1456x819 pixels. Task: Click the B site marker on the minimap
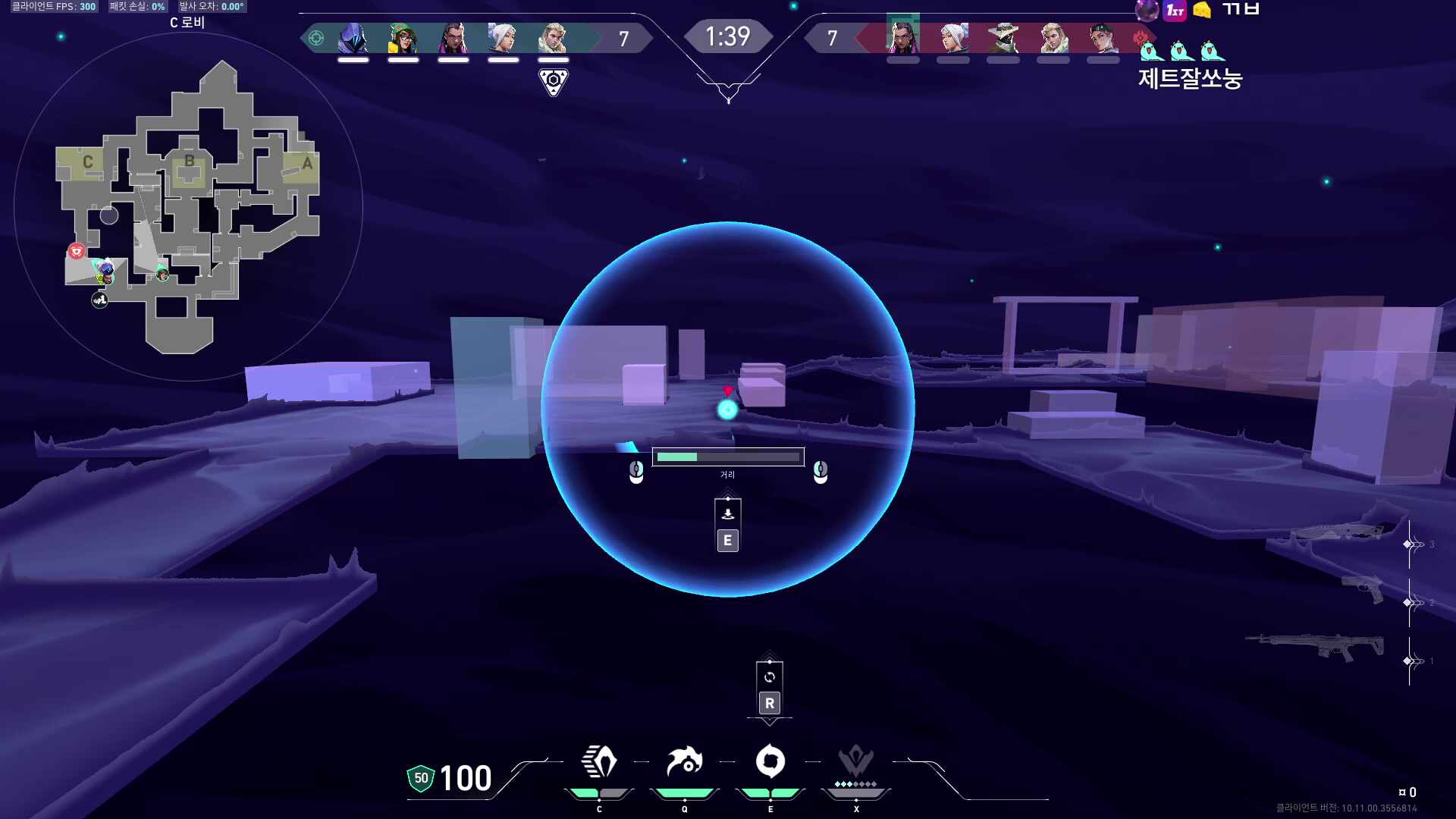[x=189, y=161]
